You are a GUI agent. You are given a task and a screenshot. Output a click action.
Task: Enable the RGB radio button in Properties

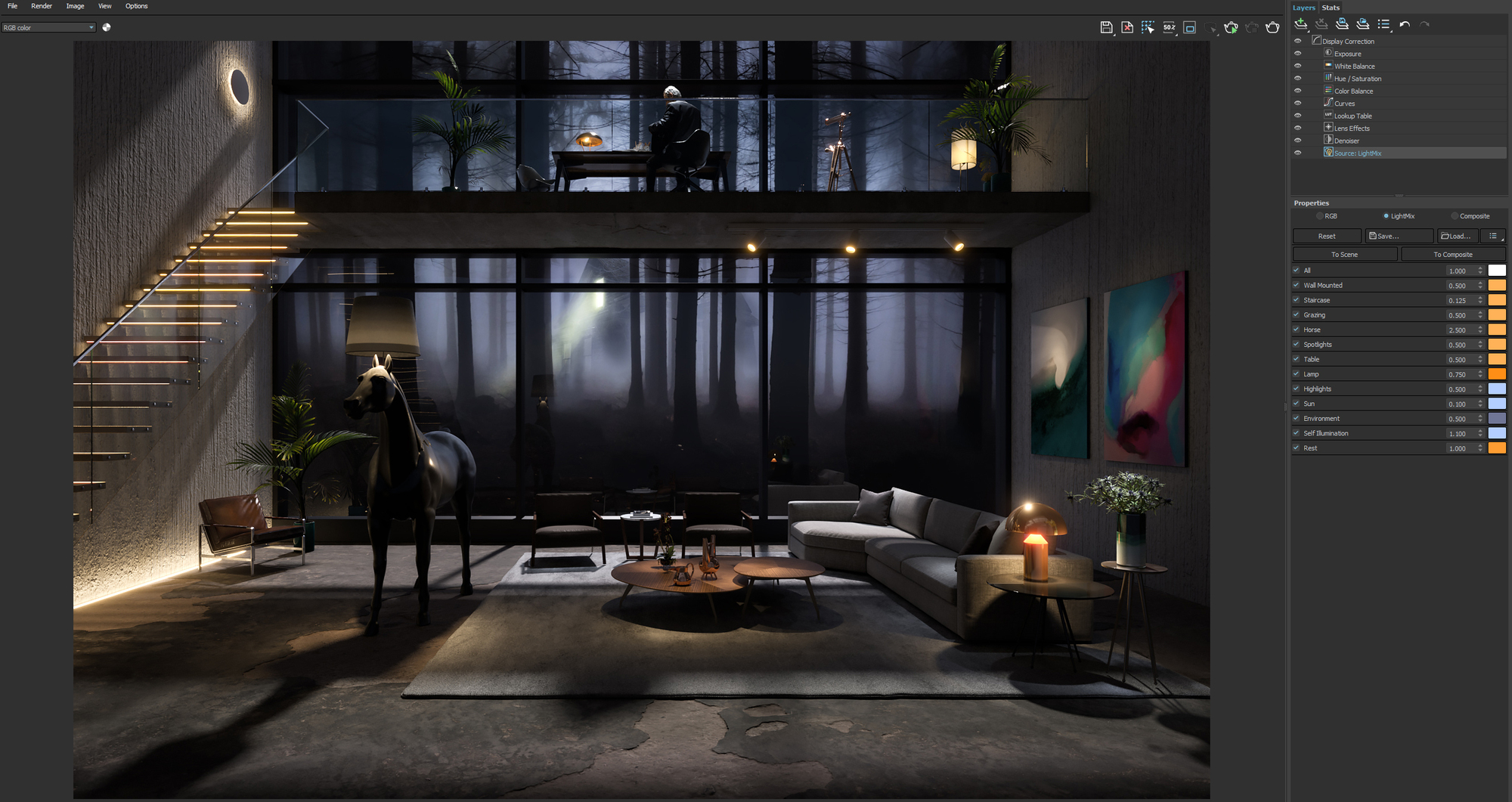(1321, 215)
